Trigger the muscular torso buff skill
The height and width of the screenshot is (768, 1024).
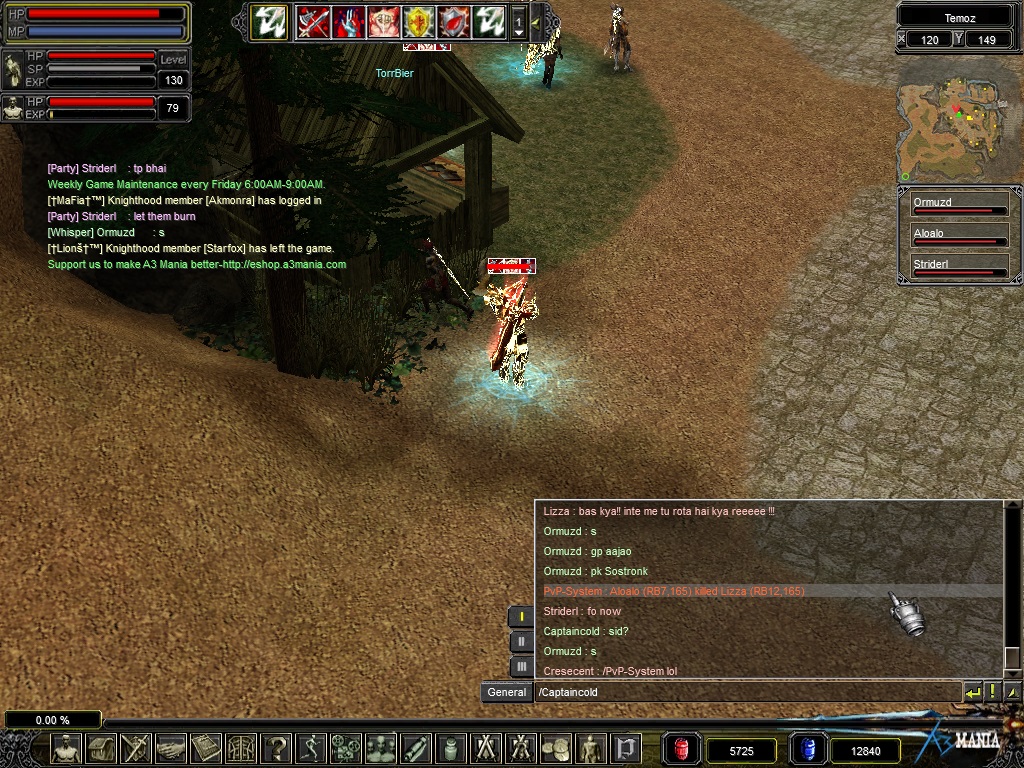tap(383, 20)
